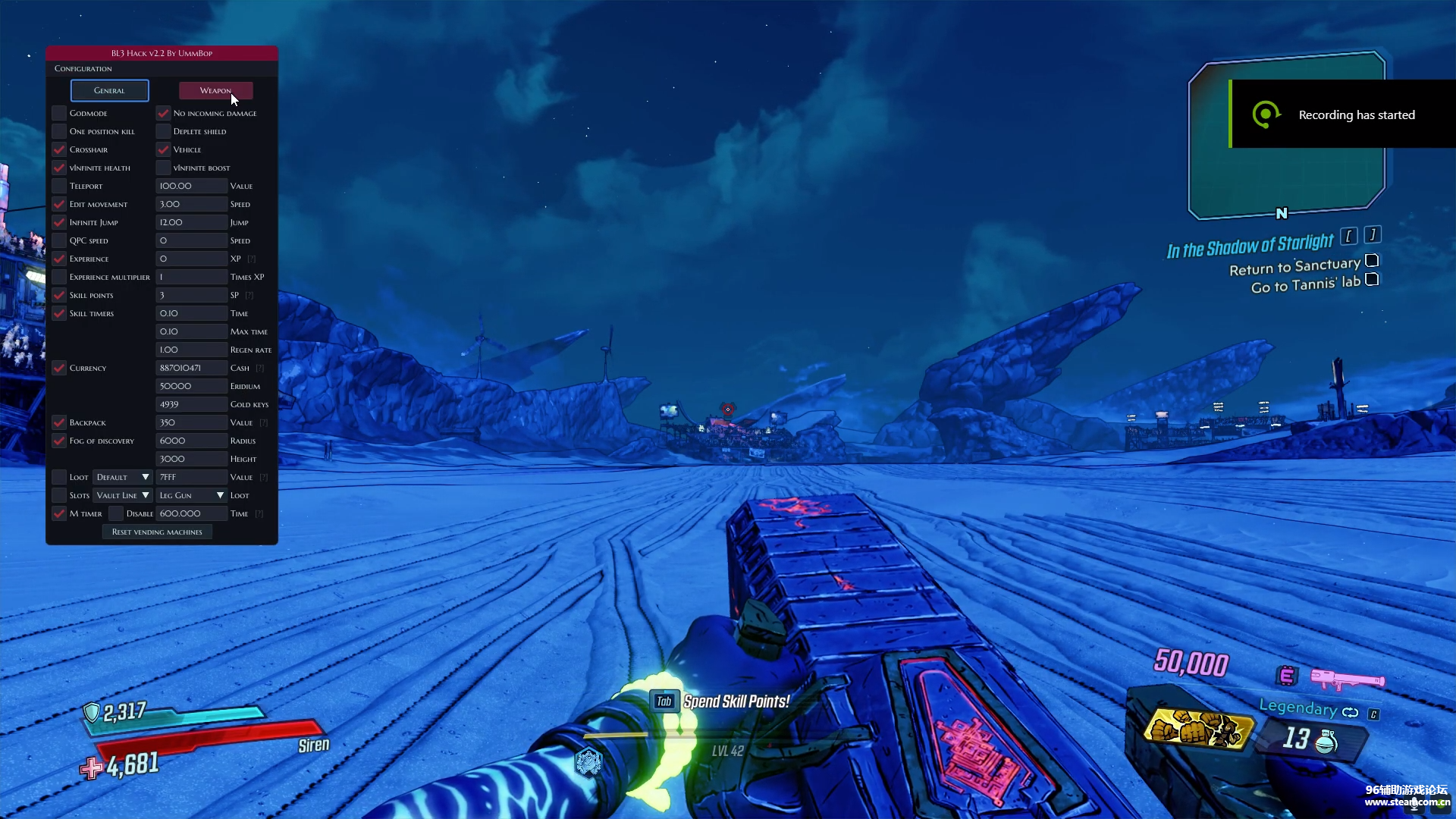Viewport: 1456px width, 819px height.
Task: Click Reset Vending Machines button
Action: pyautogui.click(x=157, y=532)
